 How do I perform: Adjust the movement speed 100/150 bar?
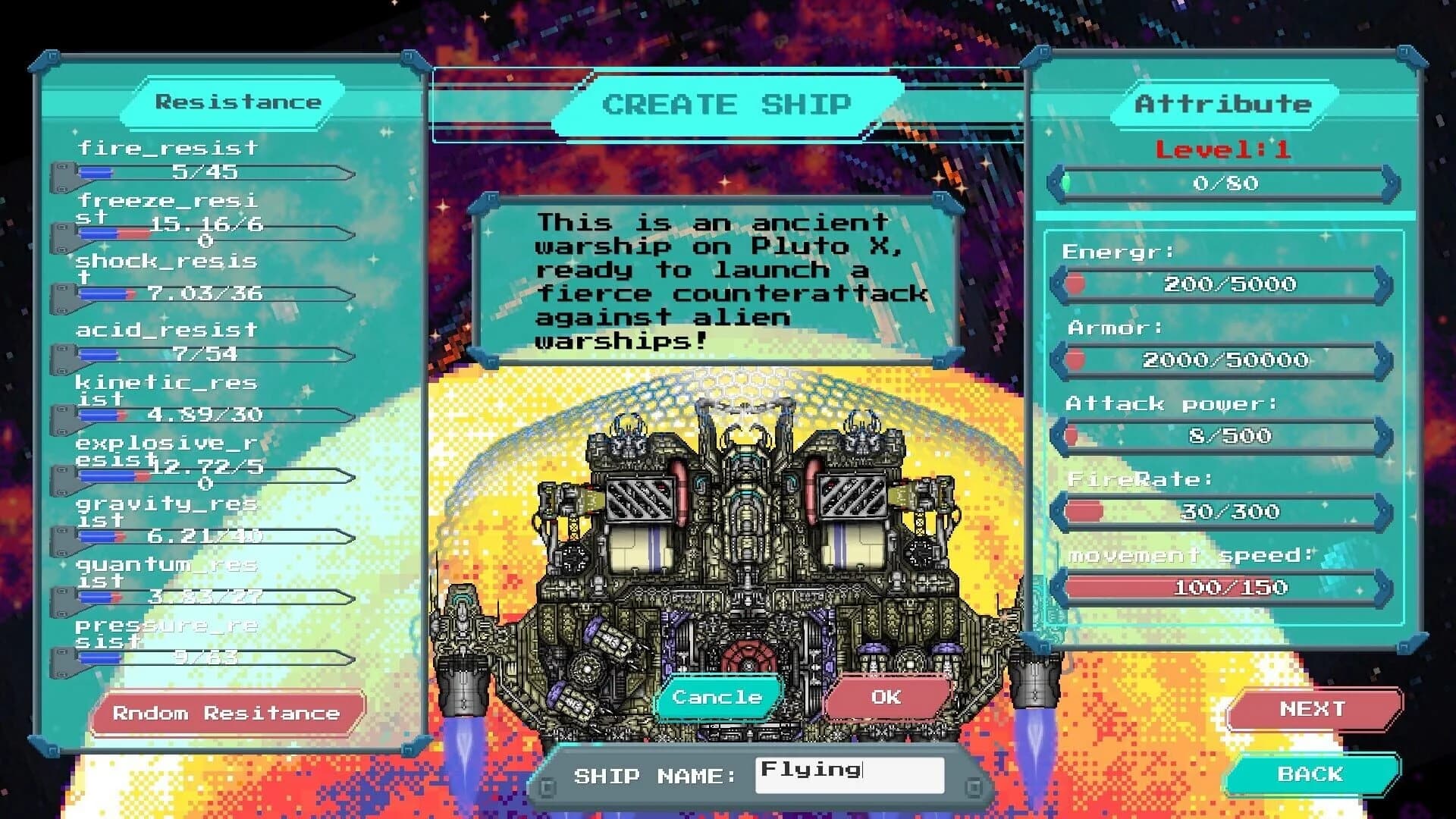pos(1221,586)
